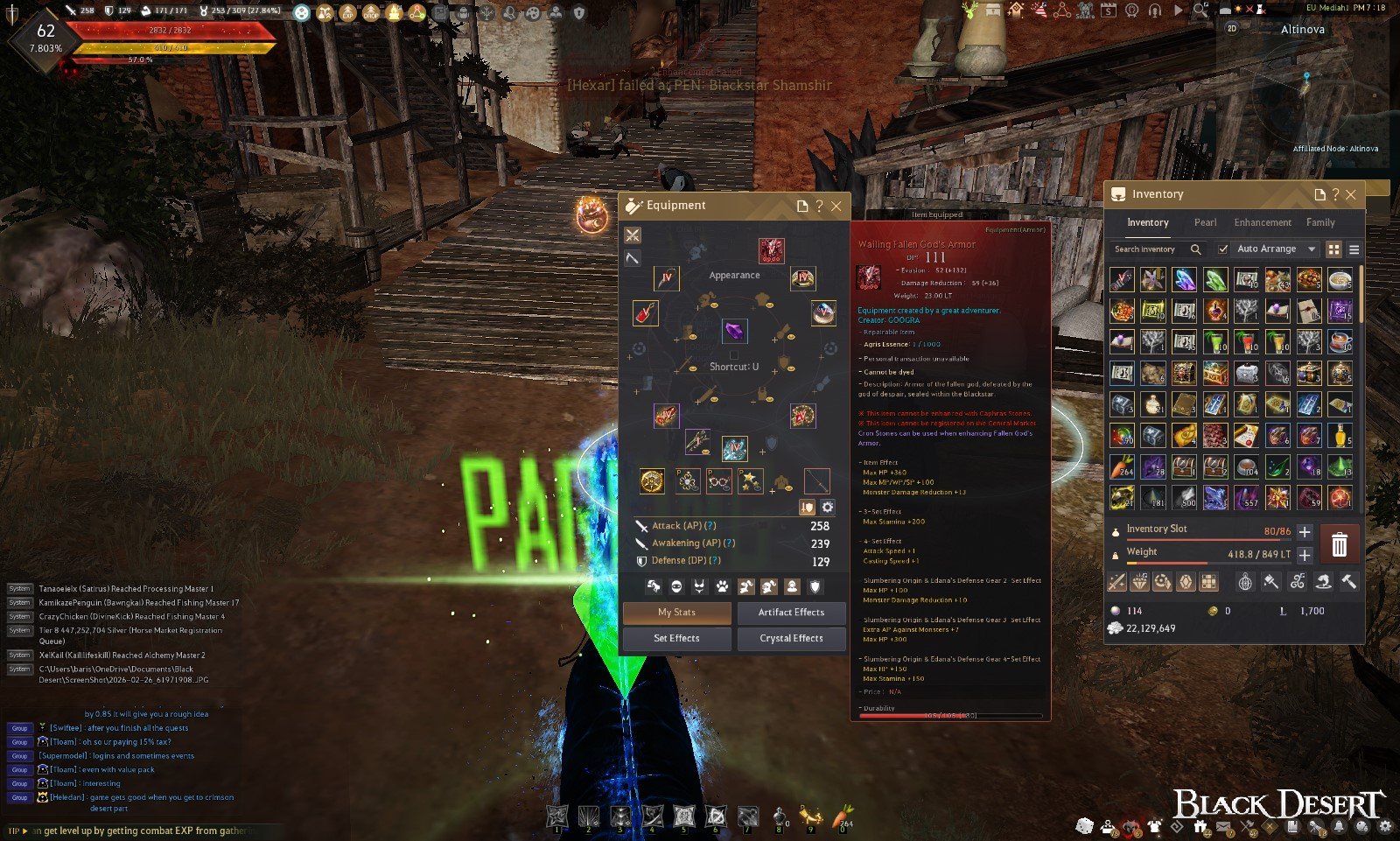Select the purple crystal in Equipment center
This screenshot has height=841, width=1400.
point(734,331)
